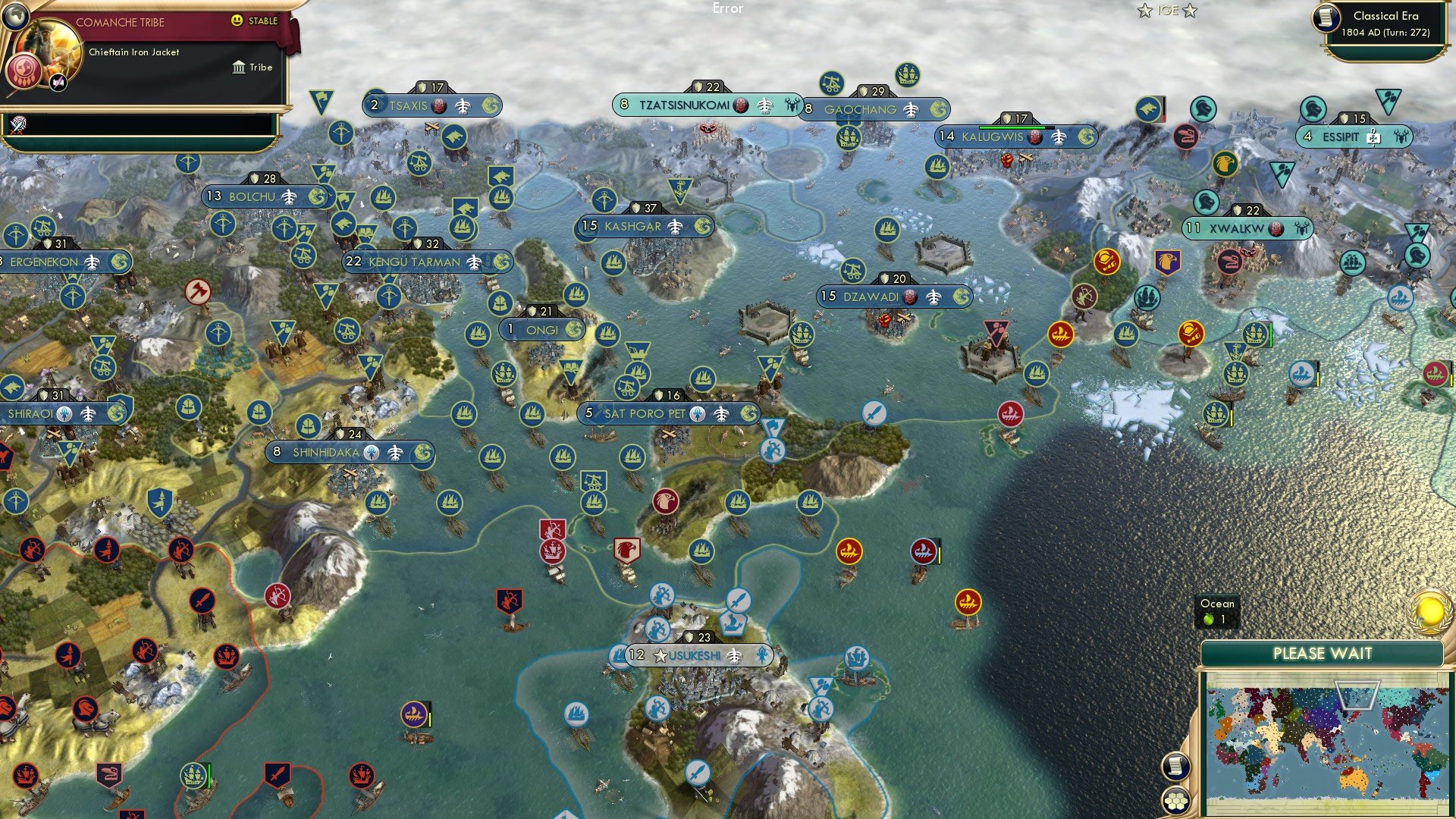The width and height of the screenshot is (1456, 819).
Task: Toggle the hex grid icon below the minimap
Action: 1175,800
